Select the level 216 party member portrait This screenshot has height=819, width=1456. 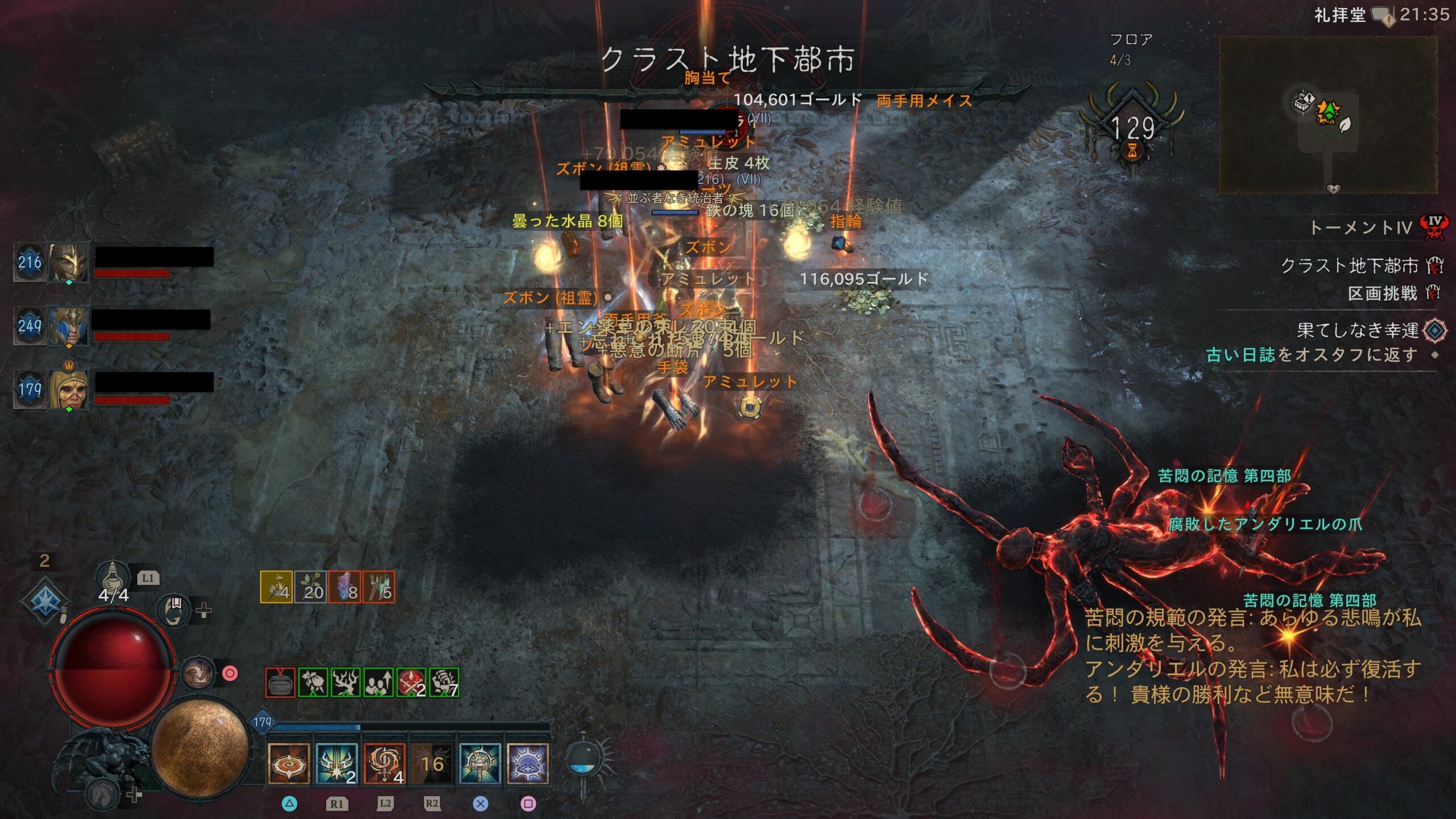[x=68, y=262]
